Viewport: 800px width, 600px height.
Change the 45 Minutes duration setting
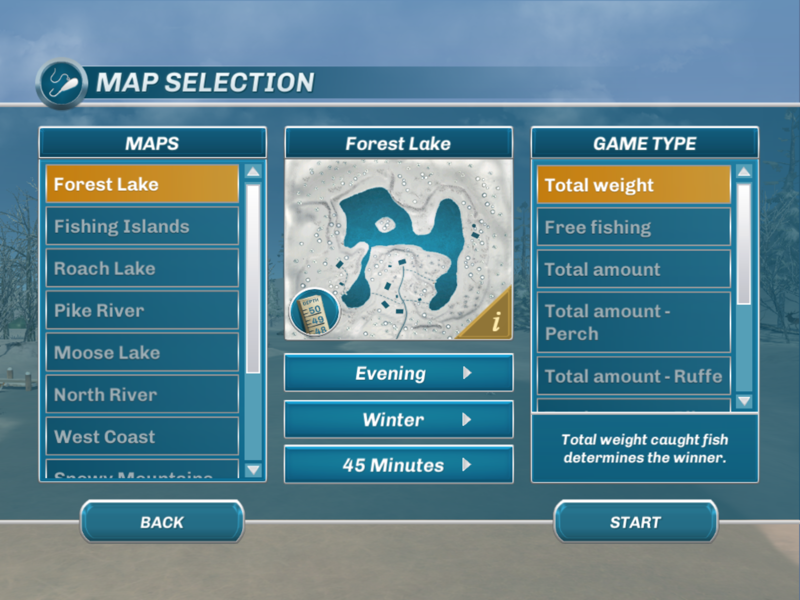pos(398,465)
